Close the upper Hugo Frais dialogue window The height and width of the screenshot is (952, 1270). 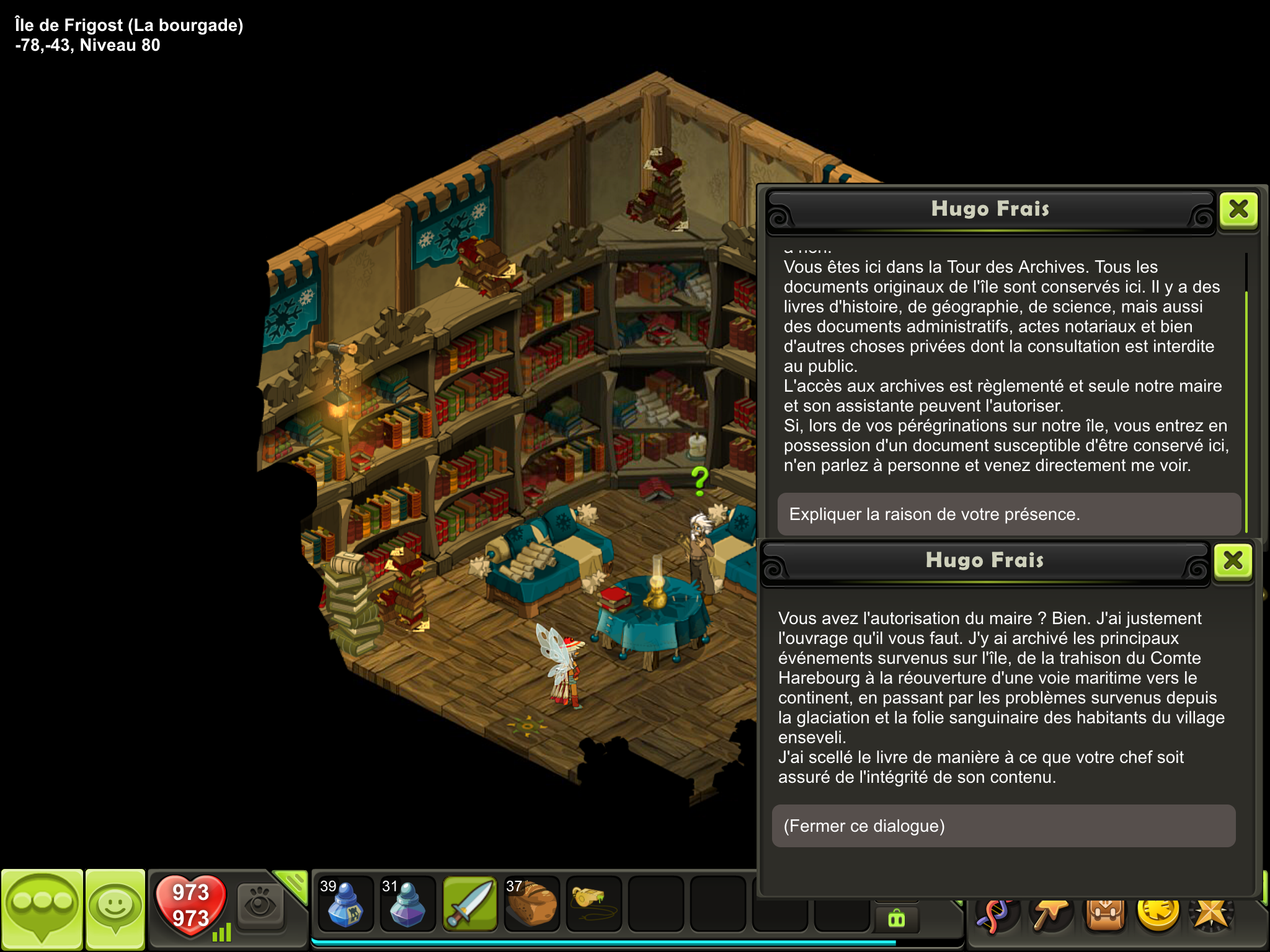1238,209
